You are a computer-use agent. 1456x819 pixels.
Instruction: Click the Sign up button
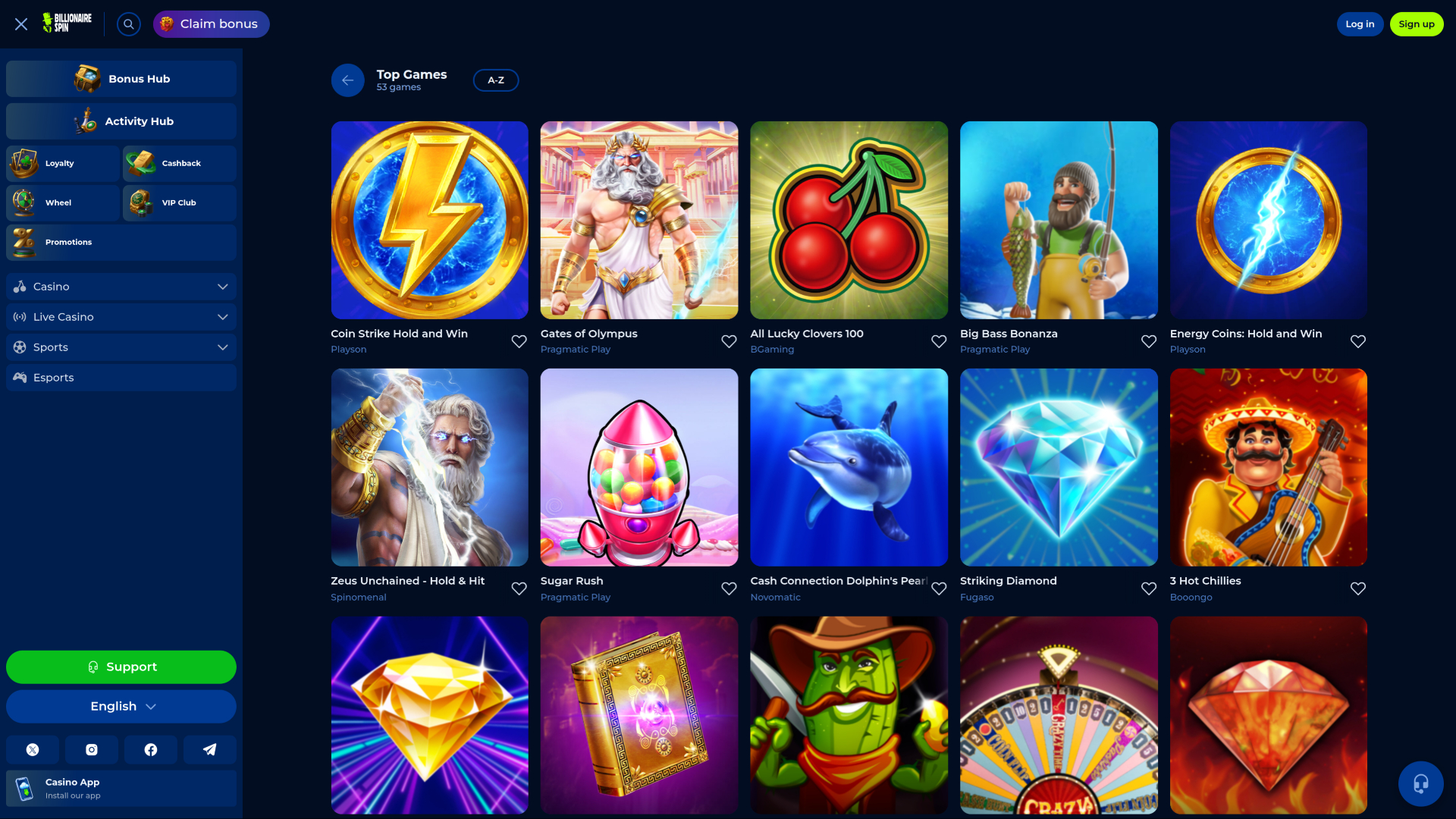coord(1417,24)
